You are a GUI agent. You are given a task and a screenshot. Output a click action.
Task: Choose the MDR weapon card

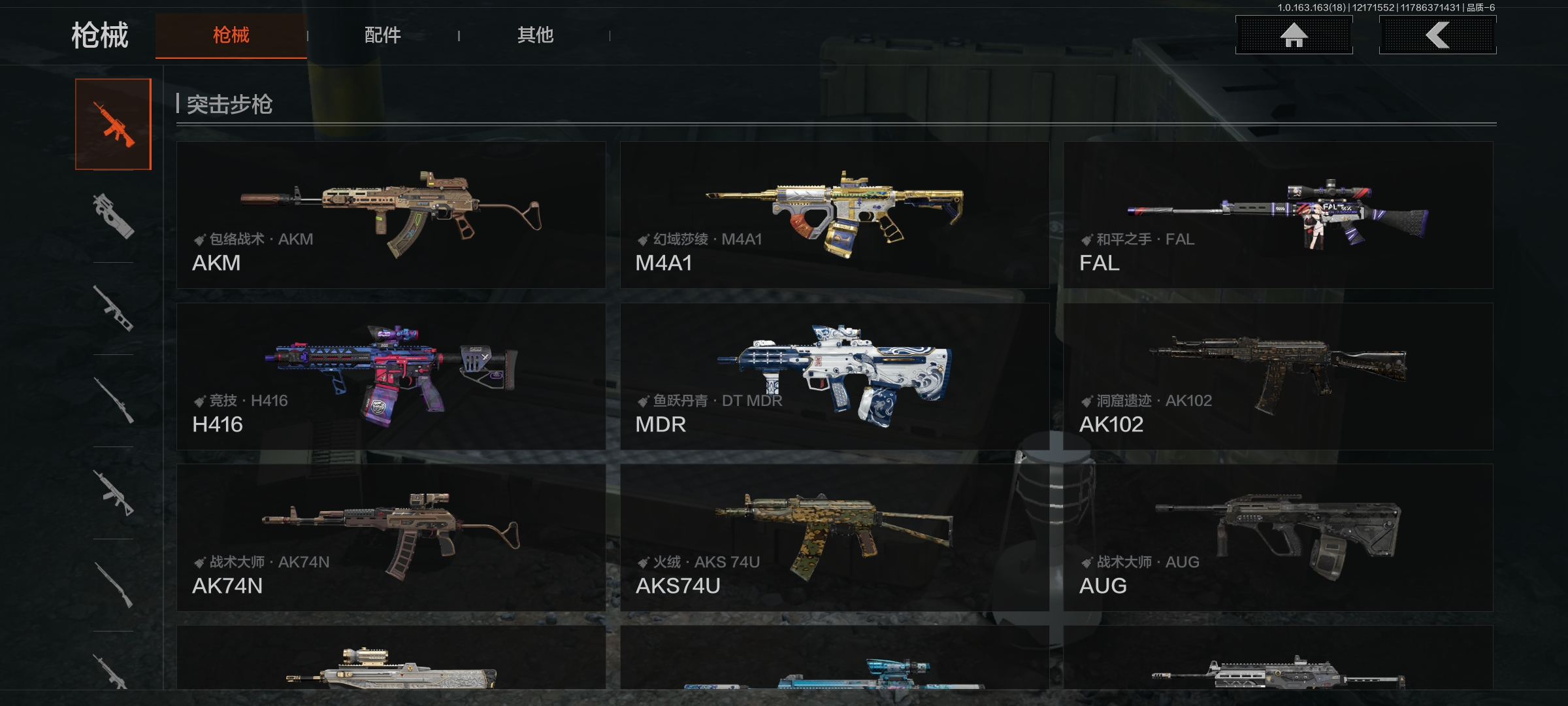coord(834,377)
